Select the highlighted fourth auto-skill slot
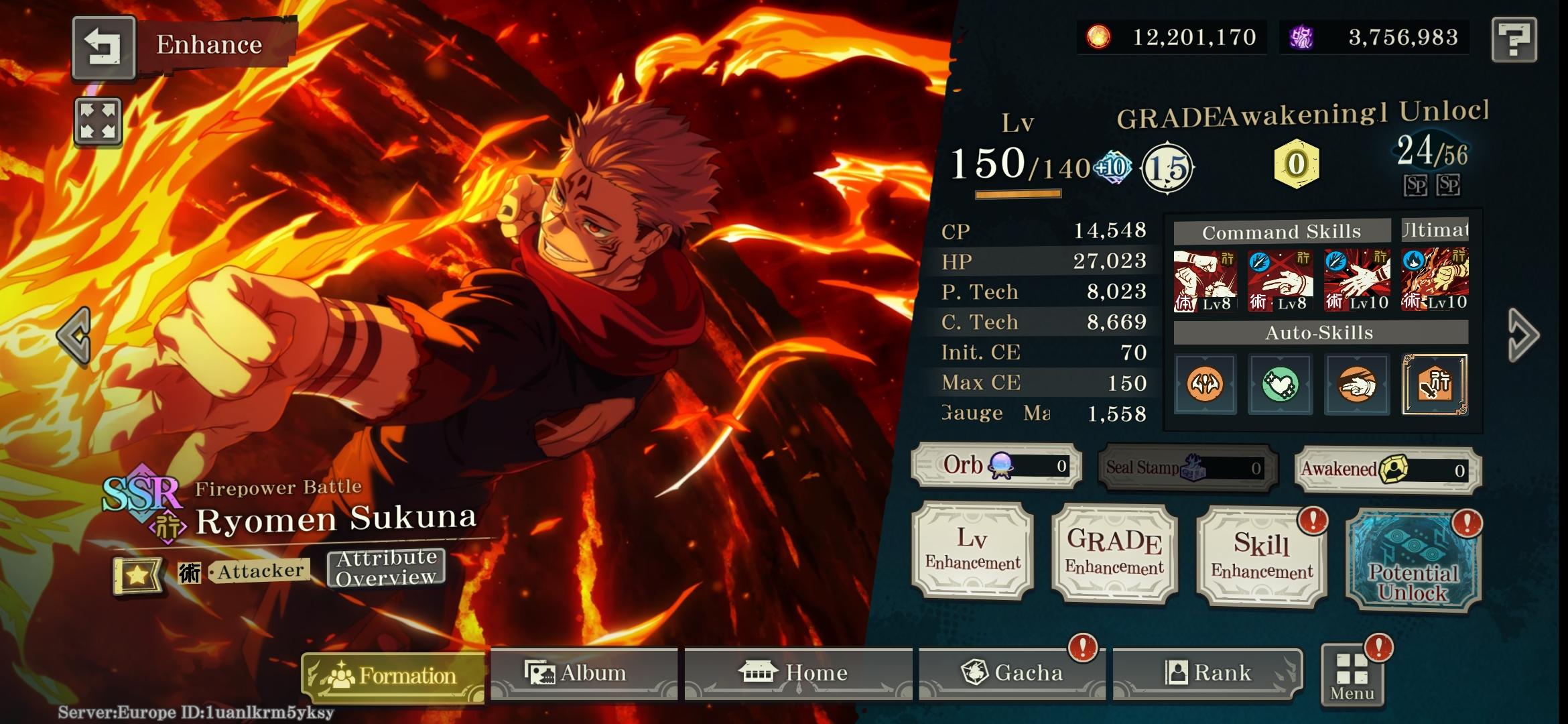This screenshot has width=1568, height=724. pos(1435,385)
